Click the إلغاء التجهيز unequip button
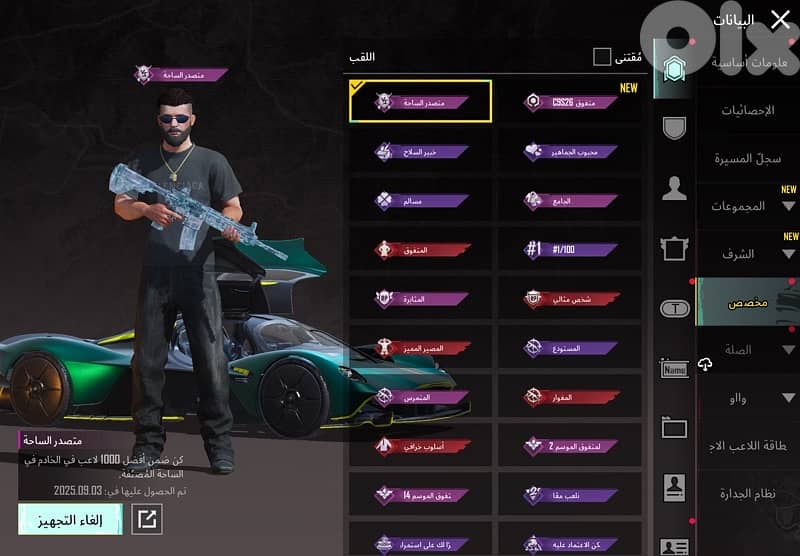This screenshot has width=800, height=556. (x=70, y=518)
